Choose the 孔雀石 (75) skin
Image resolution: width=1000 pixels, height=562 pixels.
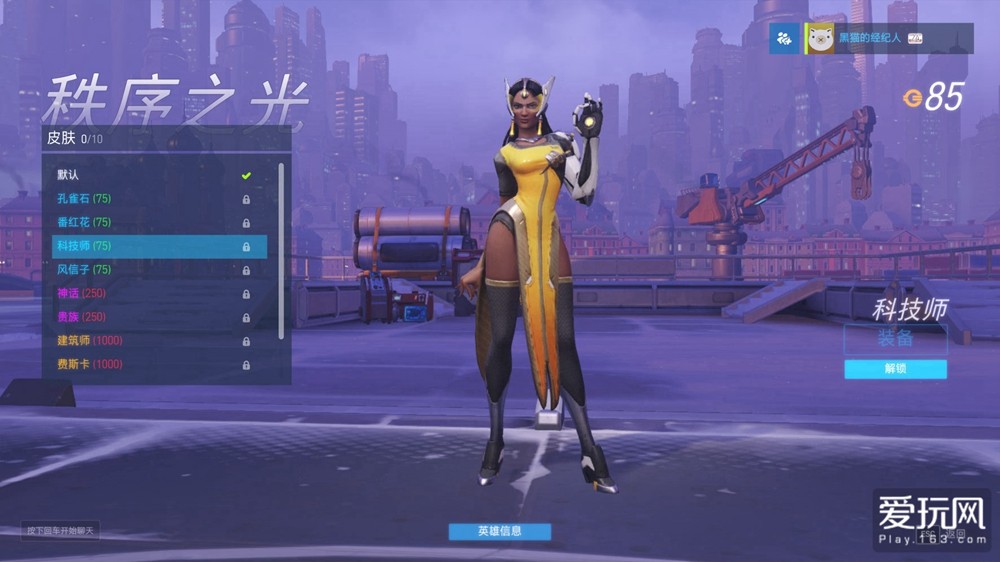point(150,198)
